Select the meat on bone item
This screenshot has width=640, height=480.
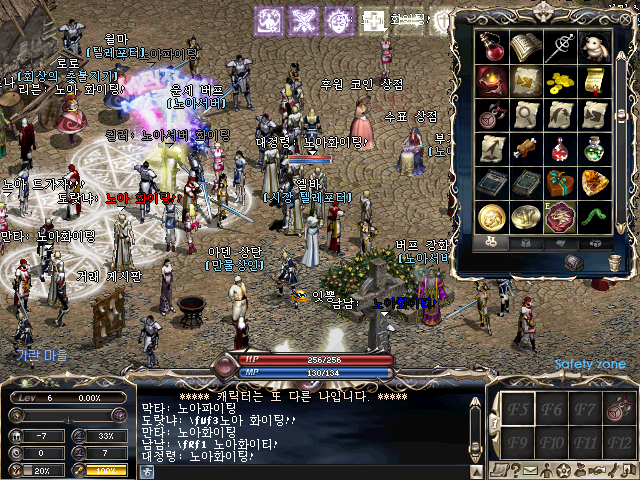pyautogui.click(x=526, y=149)
